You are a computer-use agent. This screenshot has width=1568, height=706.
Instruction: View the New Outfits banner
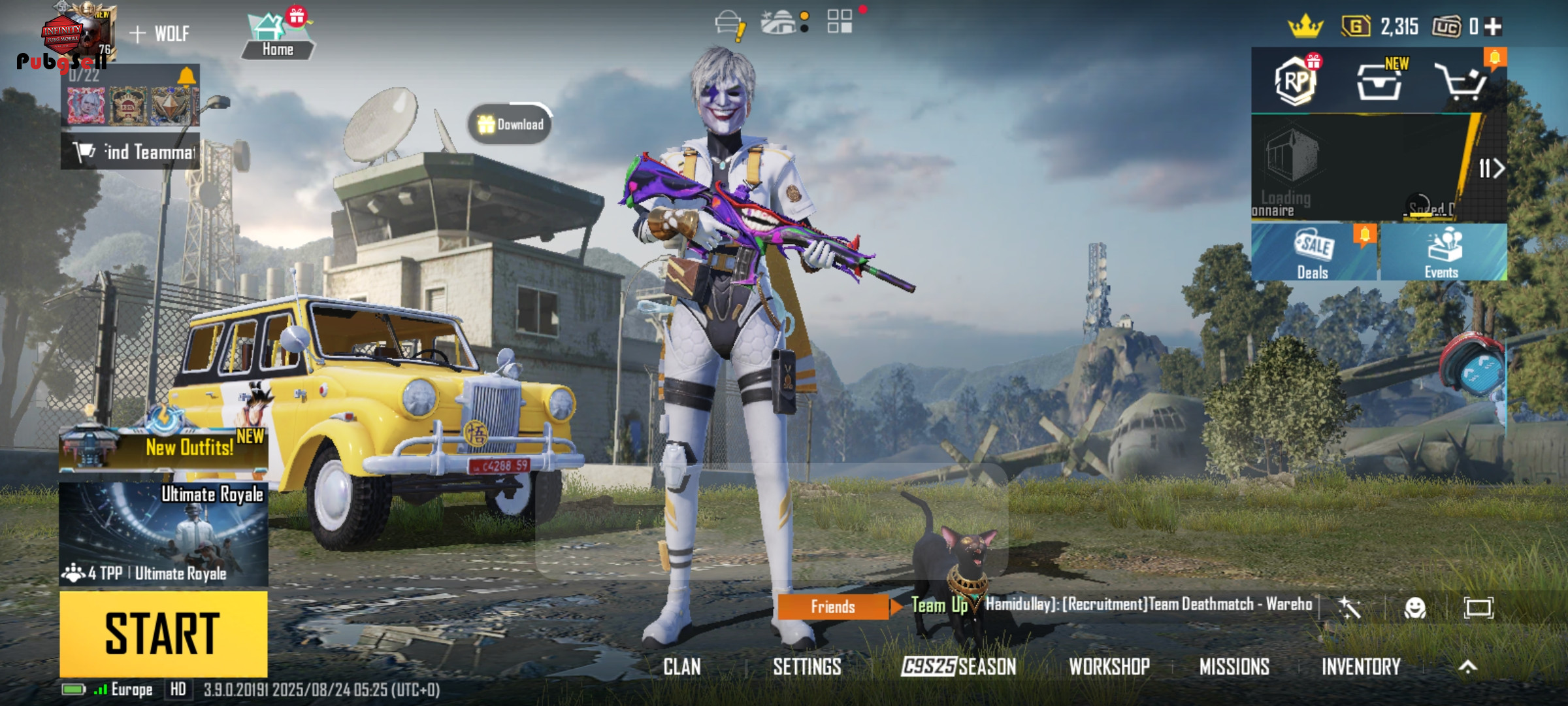[x=163, y=448]
